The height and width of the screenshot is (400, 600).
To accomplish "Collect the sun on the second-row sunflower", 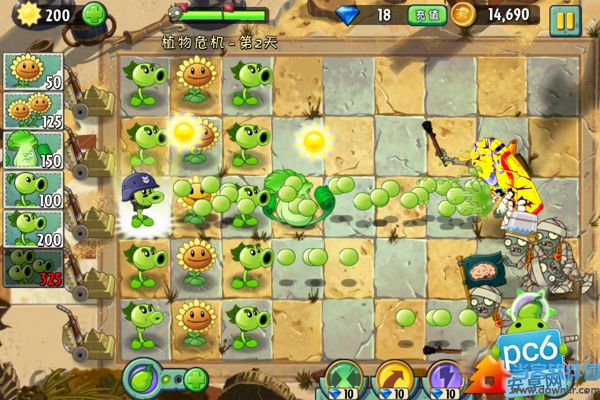I will coord(185,131).
